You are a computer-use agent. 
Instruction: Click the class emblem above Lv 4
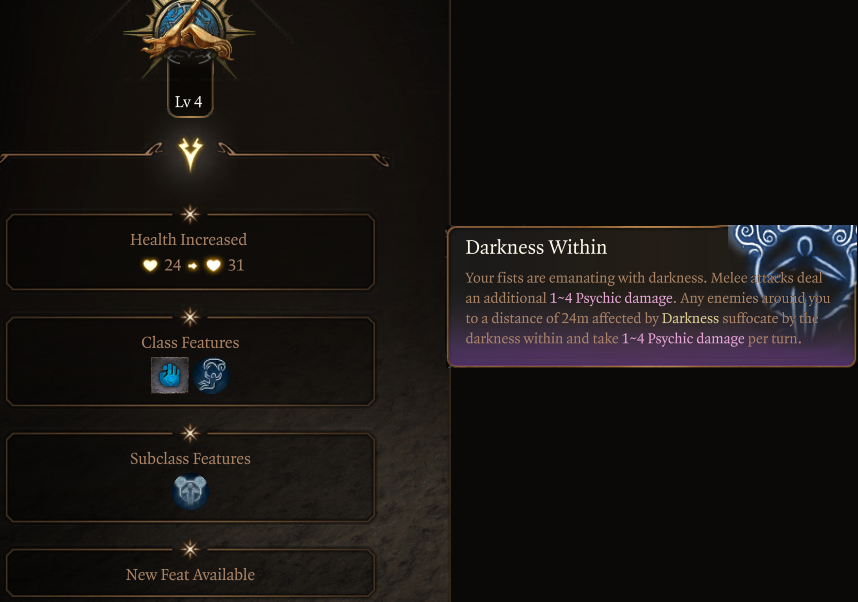coord(190,28)
